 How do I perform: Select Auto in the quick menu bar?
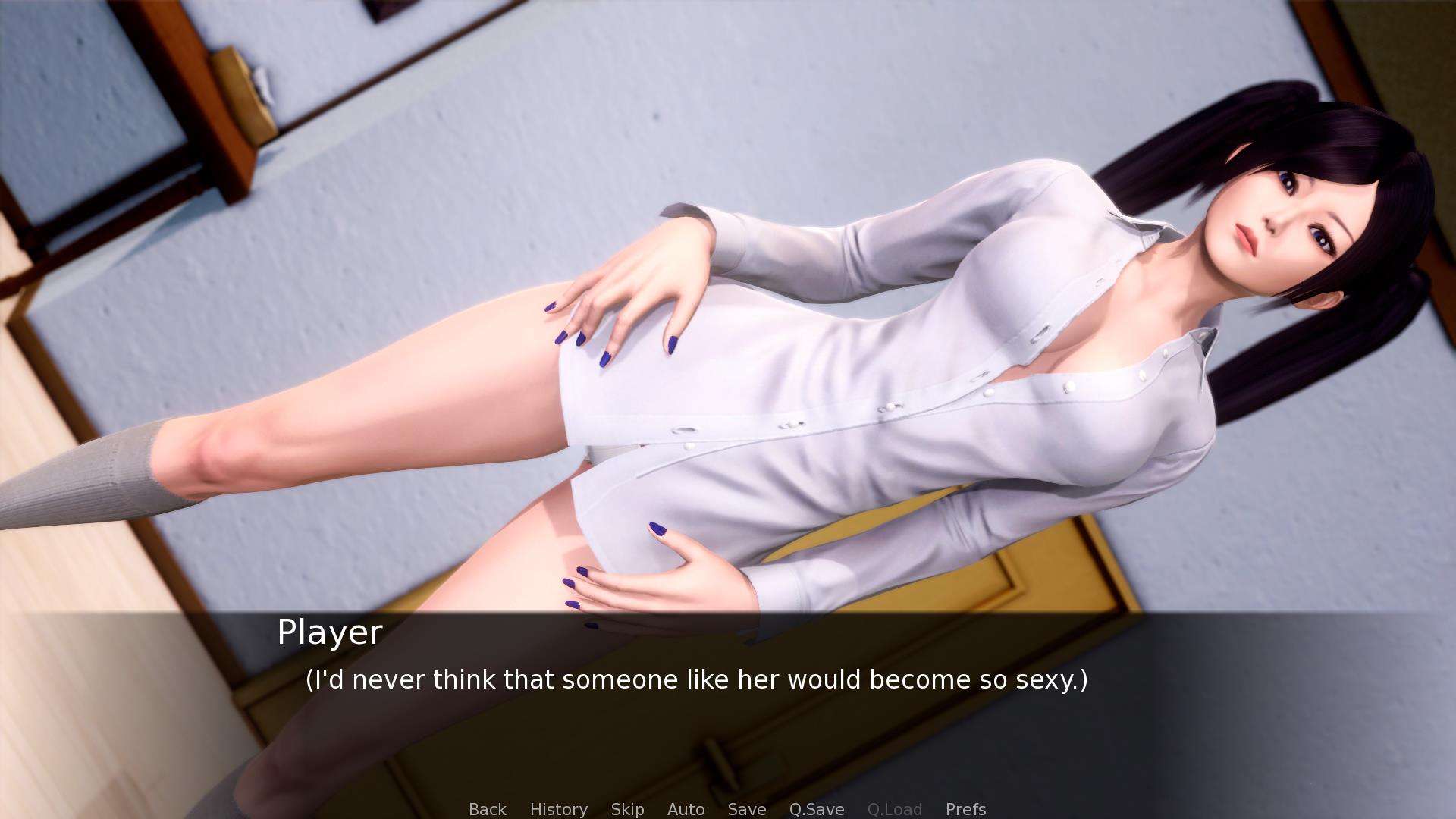[x=686, y=809]
